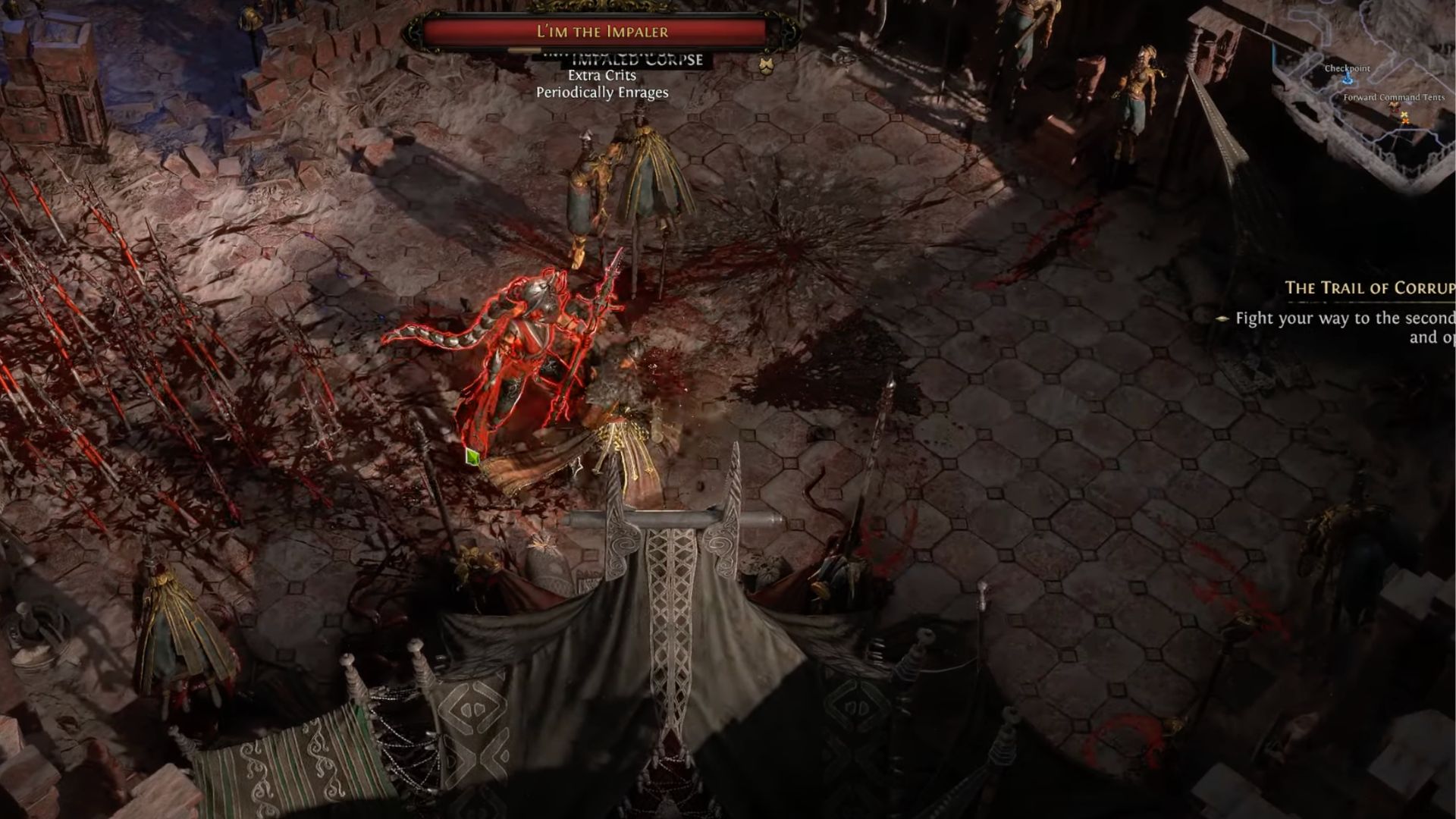
Task: Click the gold emblem icon below boss bar
Action: coord(765,65)
